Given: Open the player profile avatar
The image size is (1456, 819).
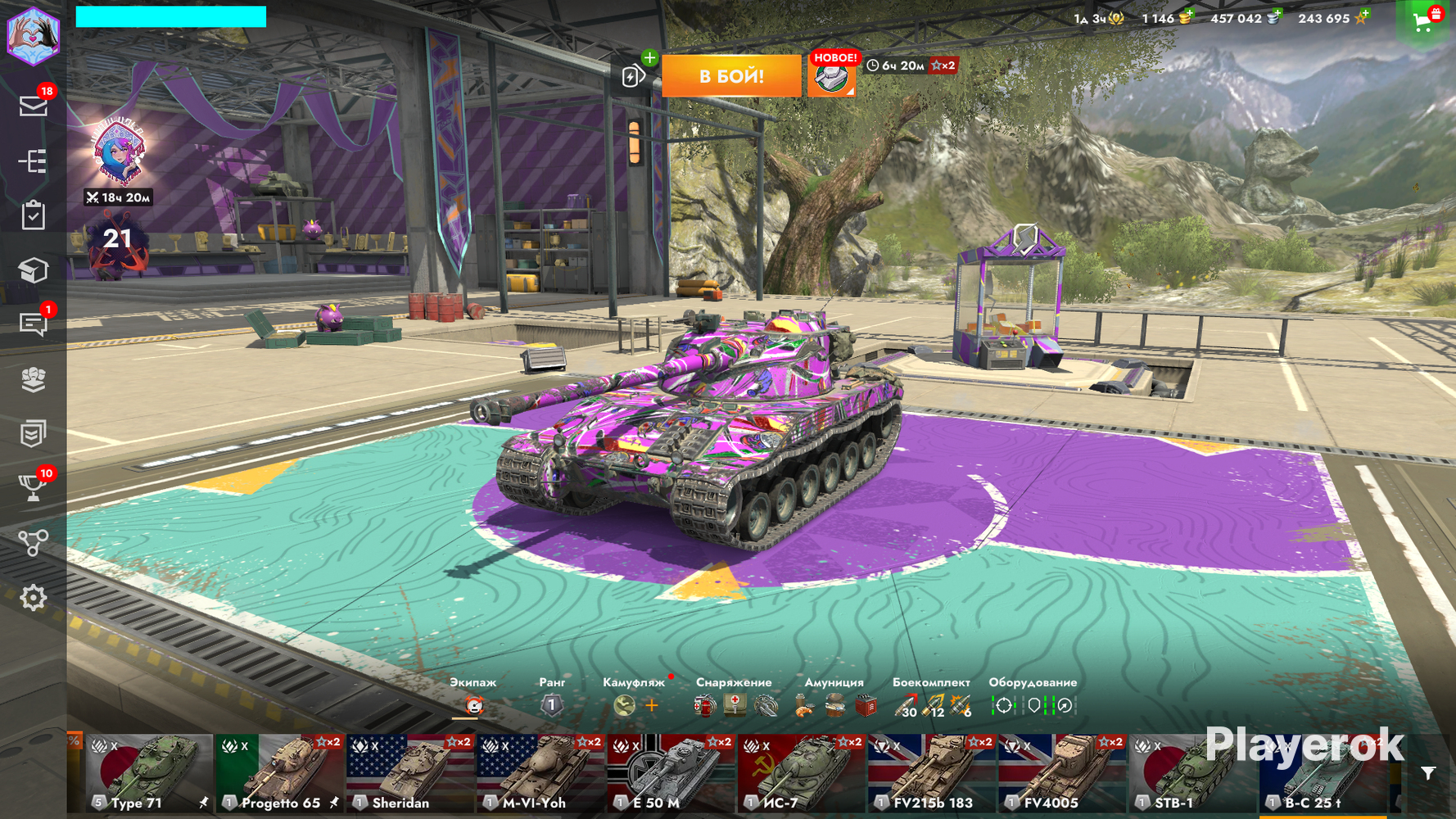Looking at the screenshot, I should click(34, 35).
